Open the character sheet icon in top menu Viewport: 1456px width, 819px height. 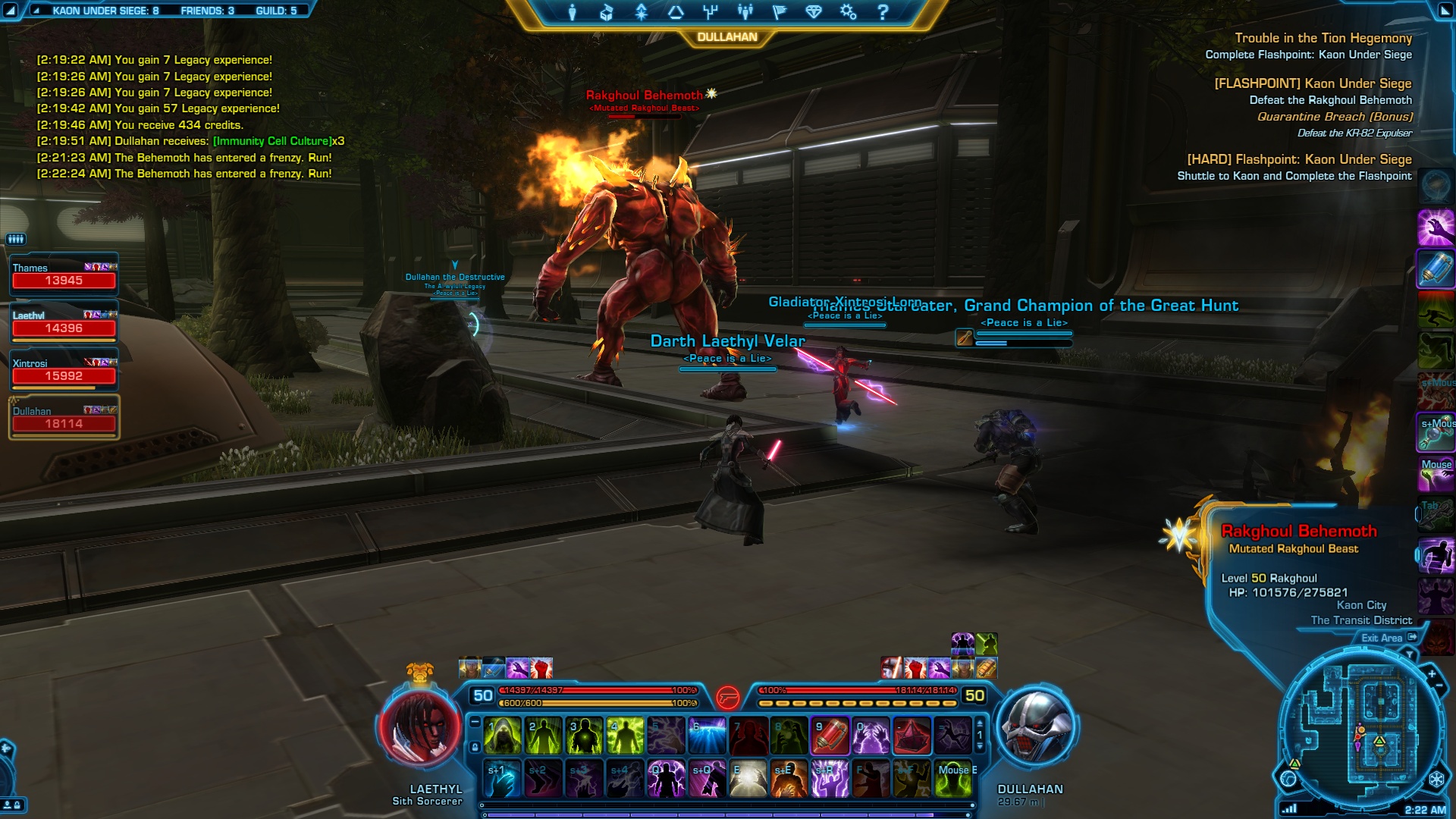[x=573, y=12]
